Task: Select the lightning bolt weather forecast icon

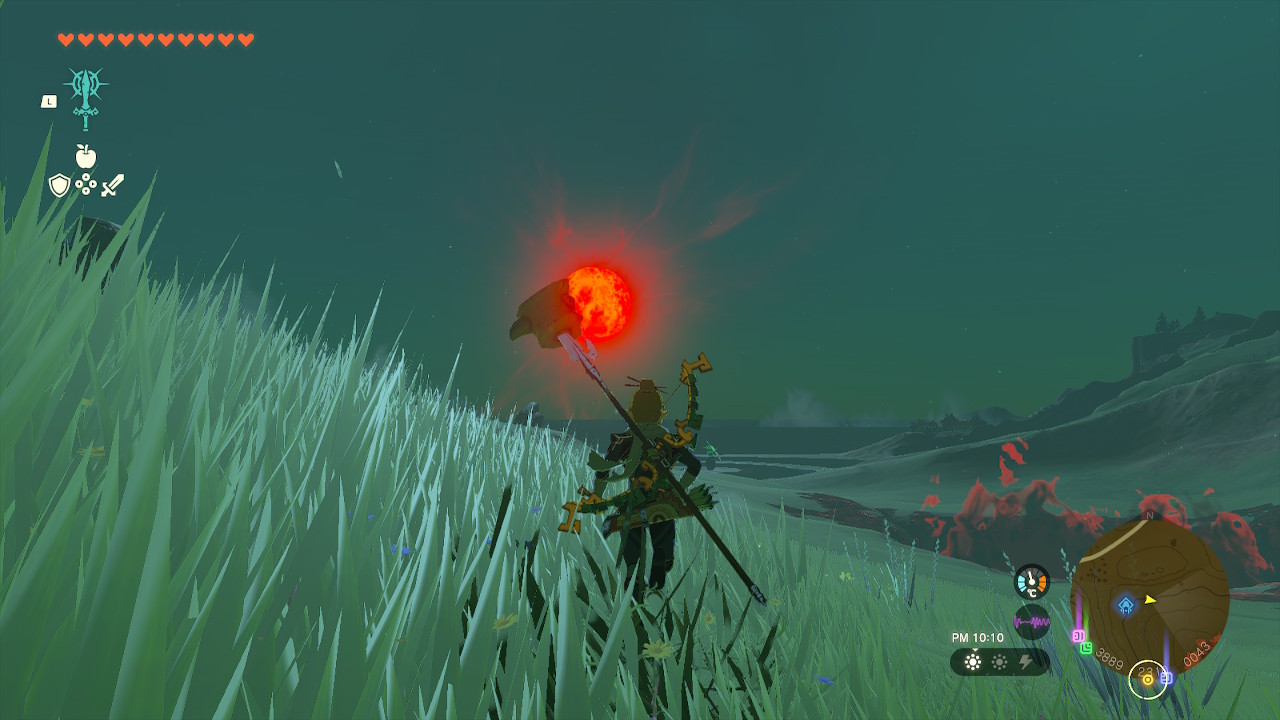Action: coord(1025,662)
